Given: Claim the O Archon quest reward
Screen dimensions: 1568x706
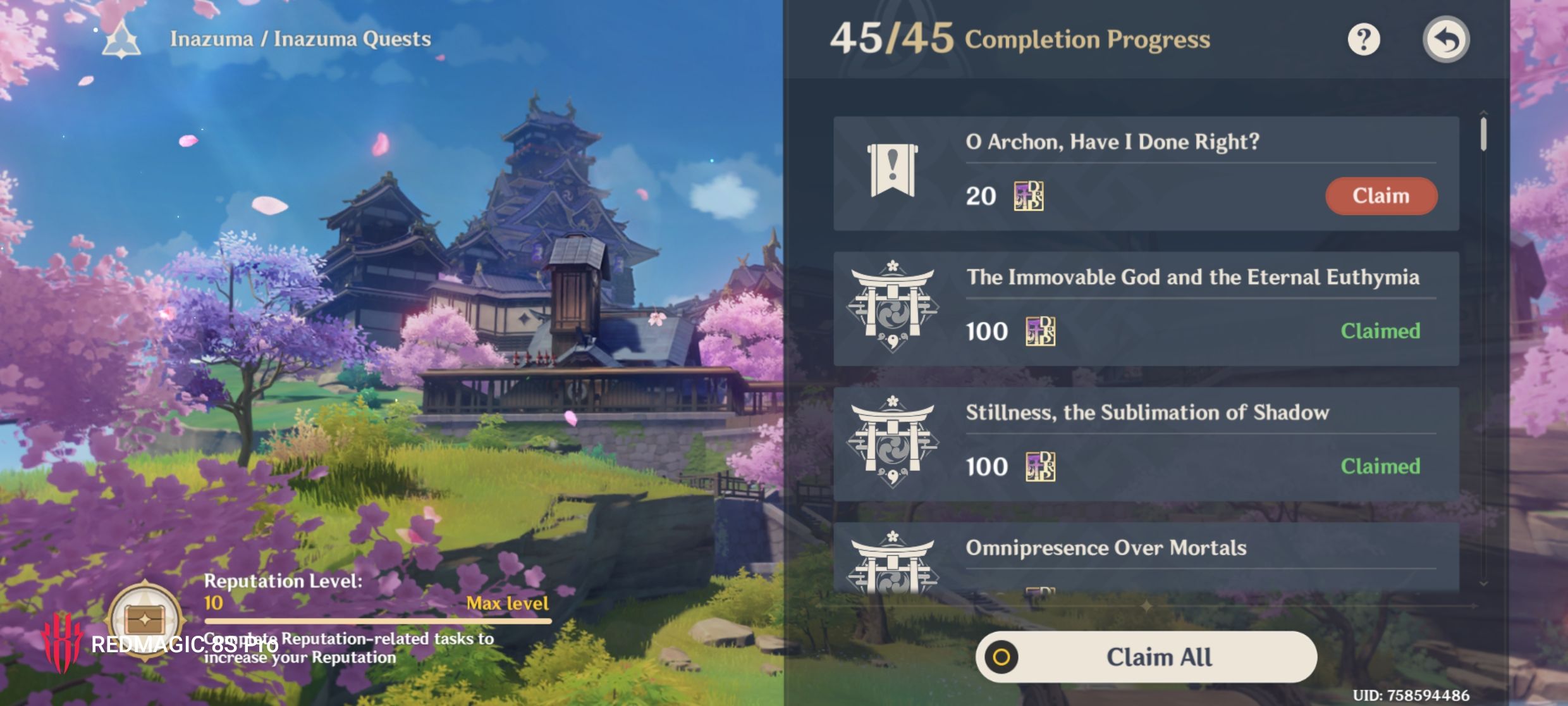Looking at the screenshot, I should pos(1381,196).
